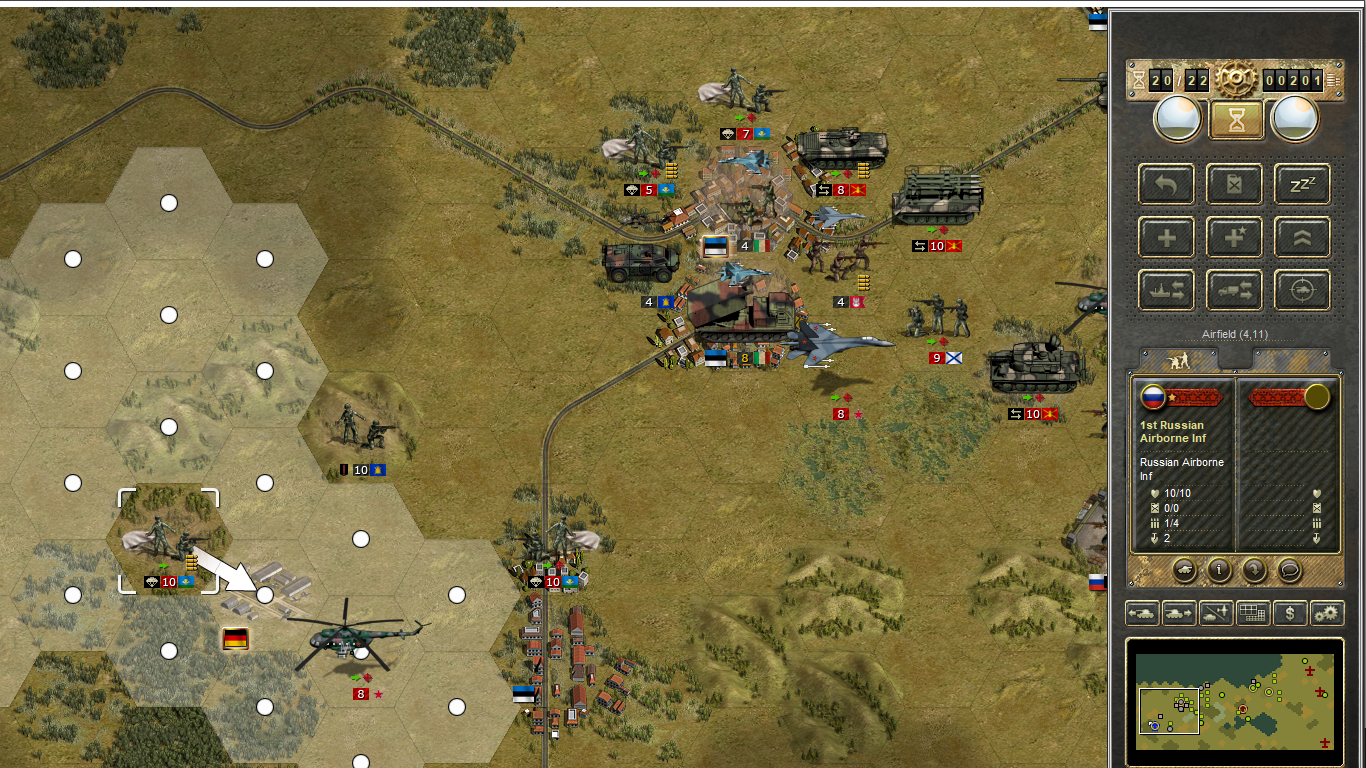Open unit details via the round tank icon
The image size is (1366, 768).
(1183, 570)
